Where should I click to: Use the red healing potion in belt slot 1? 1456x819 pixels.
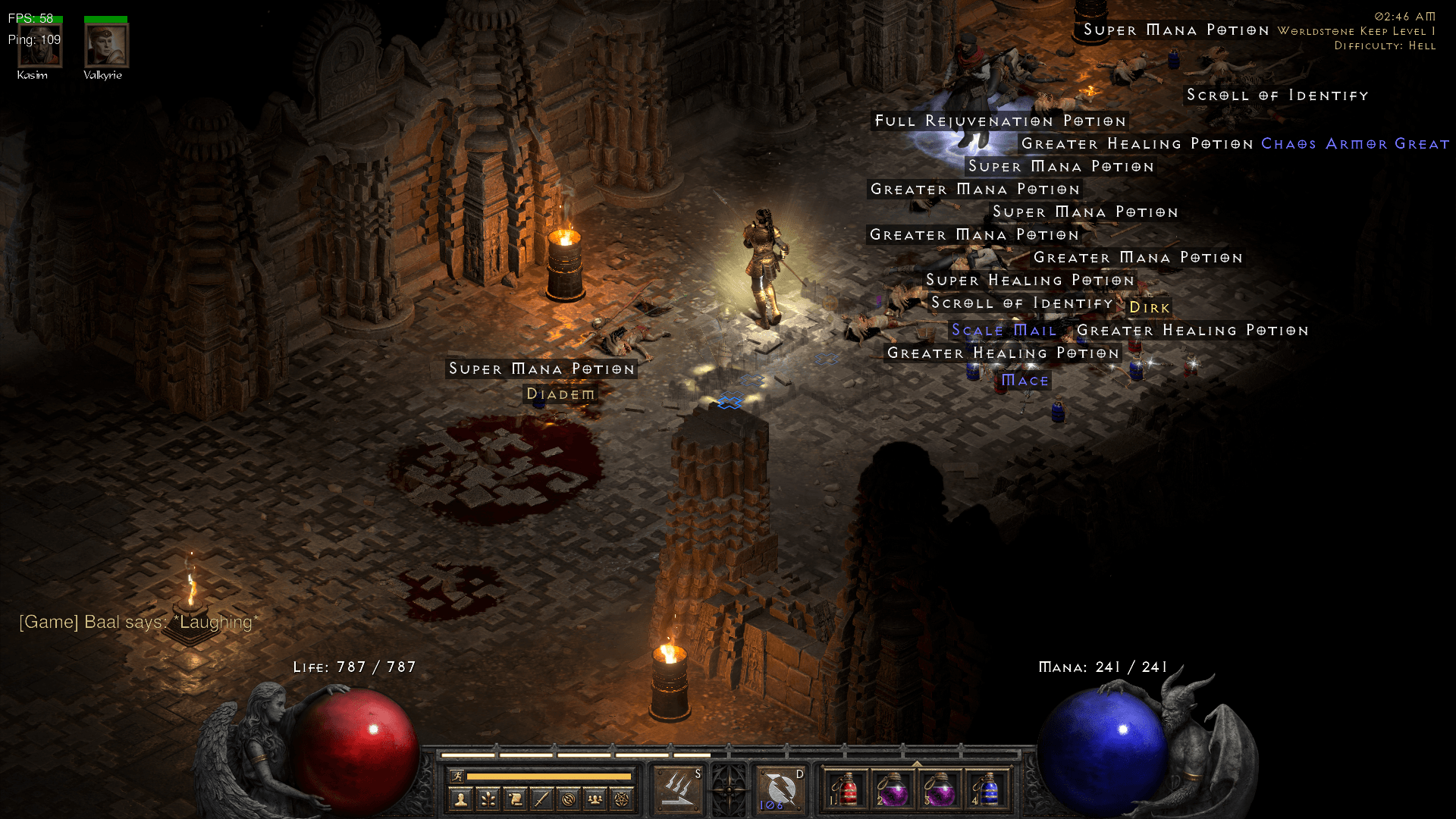(x=846, y=789)
